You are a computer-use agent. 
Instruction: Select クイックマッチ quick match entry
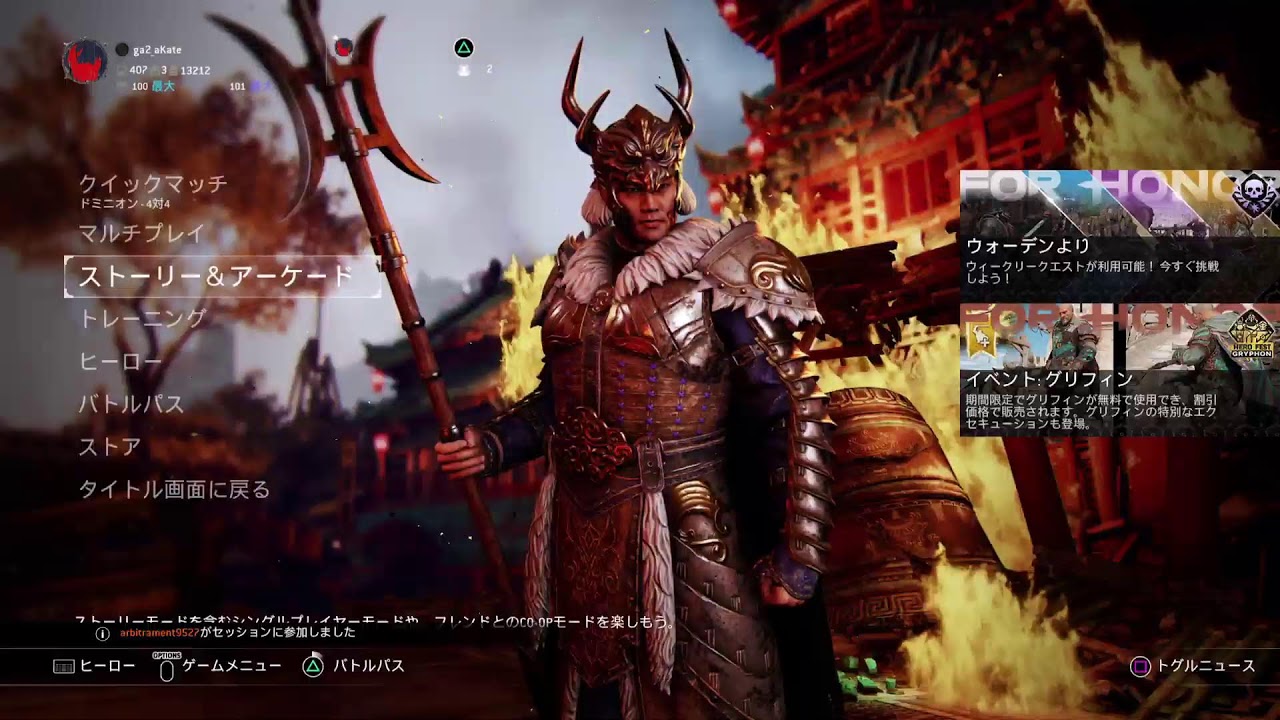(x=153, y=185)
